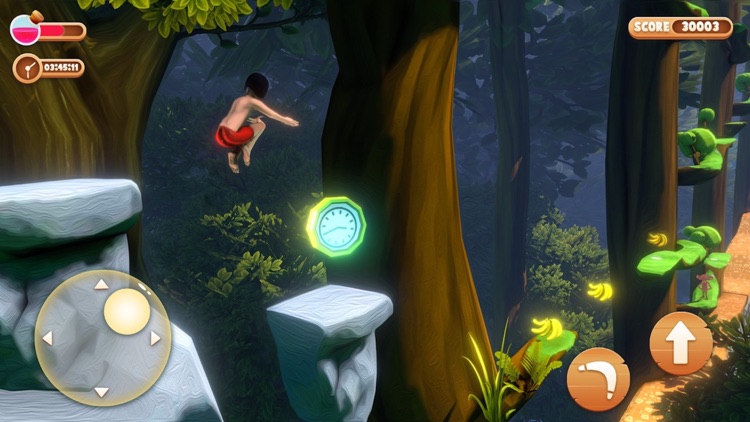Tap the virtual joystick's center knob
750x422 pixels.
(x=127, y=311)
